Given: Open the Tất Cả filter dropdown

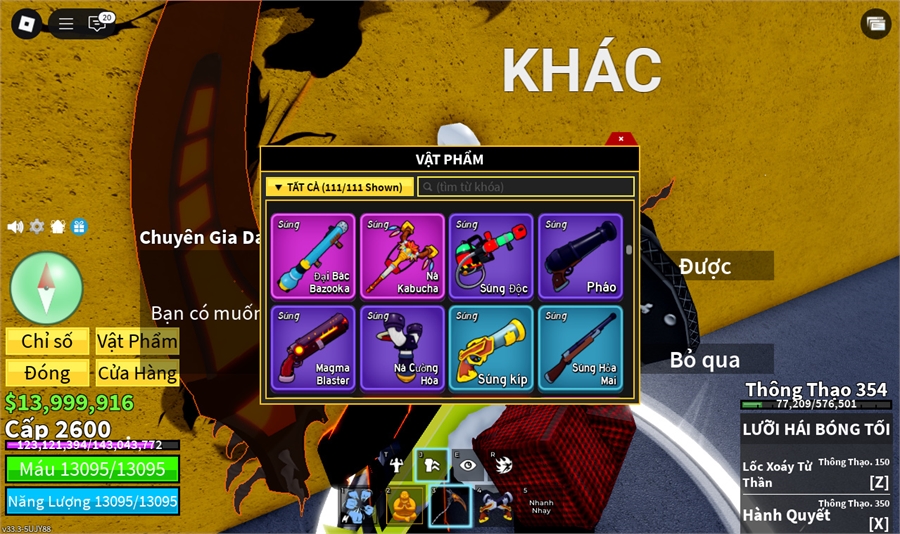Looking at the screenshot, I should click(x=339, y=187).
